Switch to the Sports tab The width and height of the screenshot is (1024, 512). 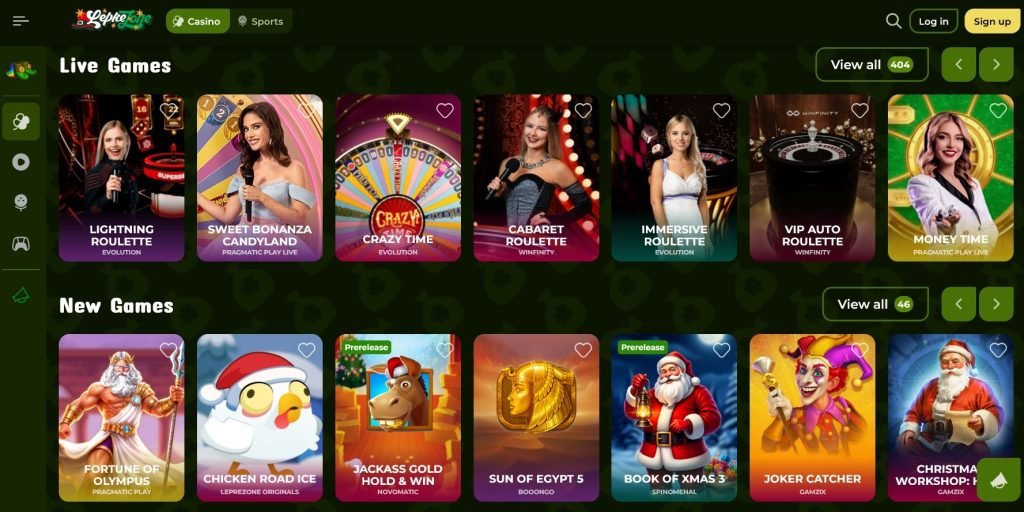coord(260,21)
